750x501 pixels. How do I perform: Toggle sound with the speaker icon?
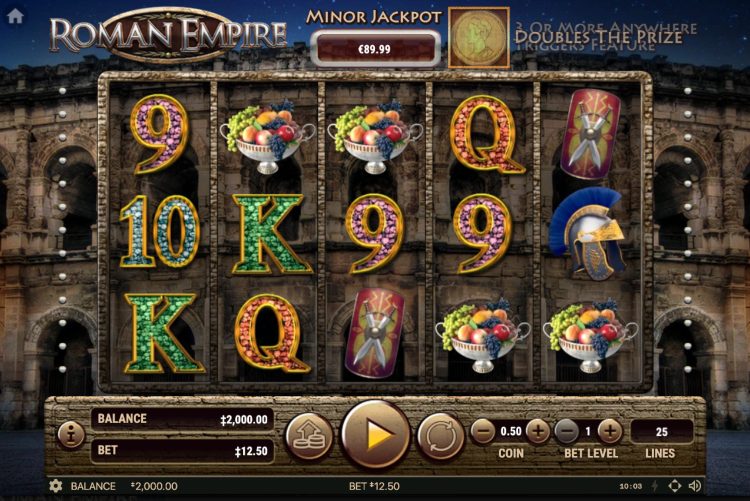(x=695, y=486)
